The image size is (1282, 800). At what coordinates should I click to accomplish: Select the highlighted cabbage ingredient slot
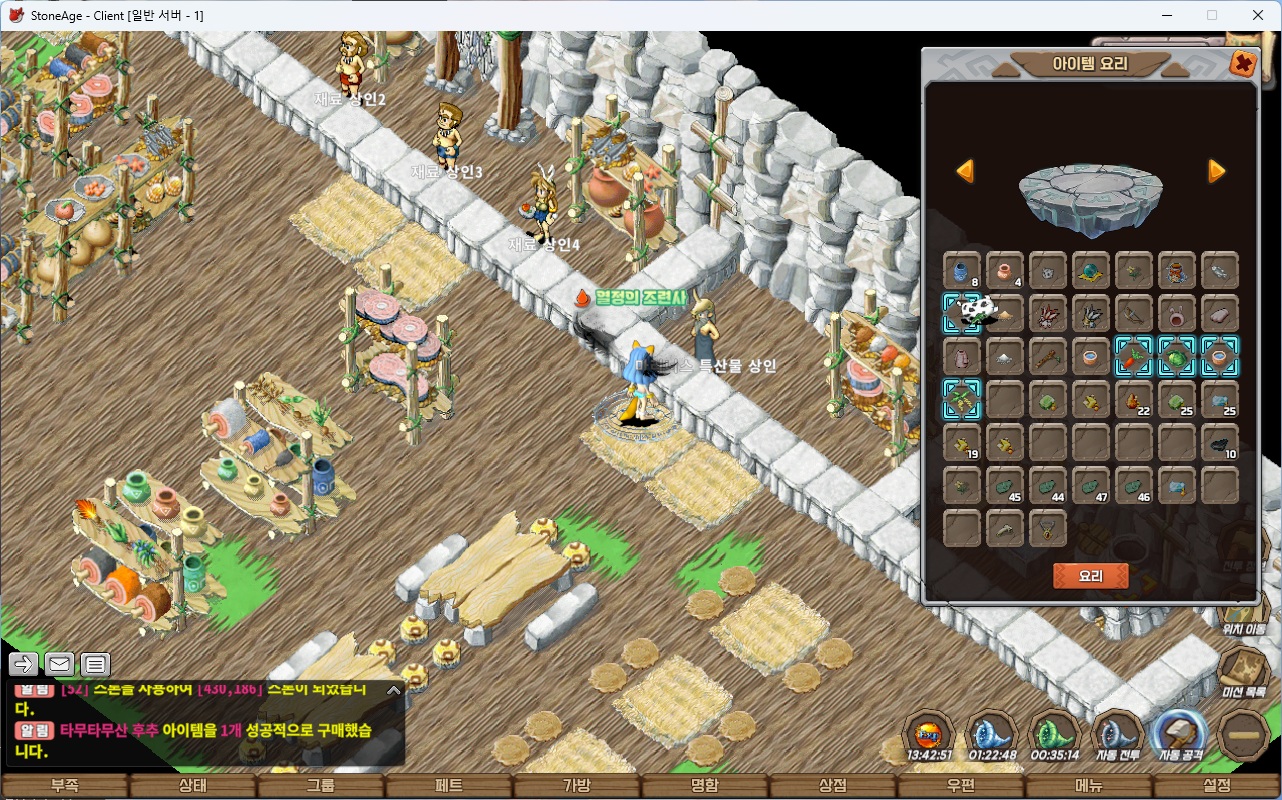[x=1176, y=356]
